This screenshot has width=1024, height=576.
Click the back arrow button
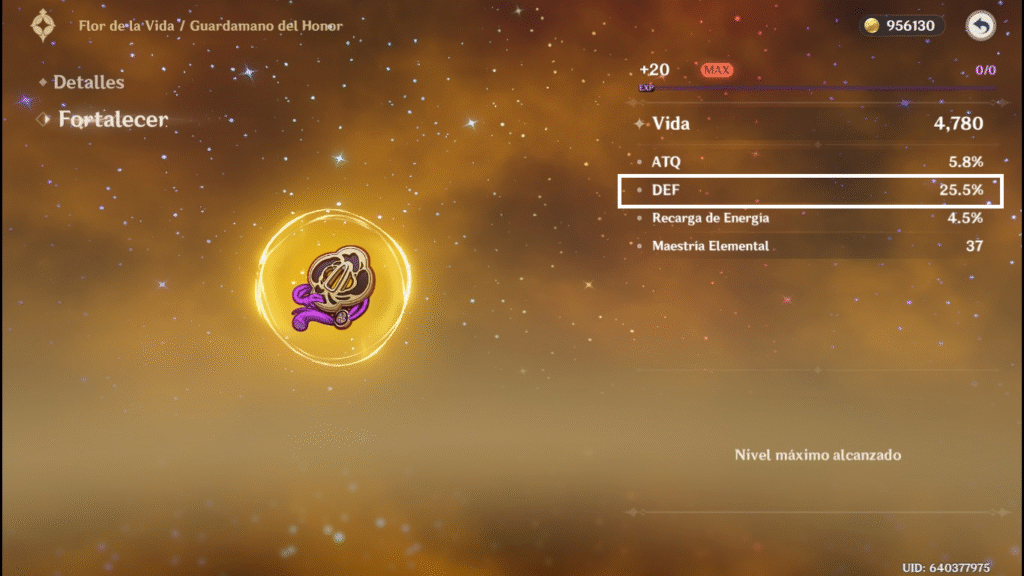980,27
